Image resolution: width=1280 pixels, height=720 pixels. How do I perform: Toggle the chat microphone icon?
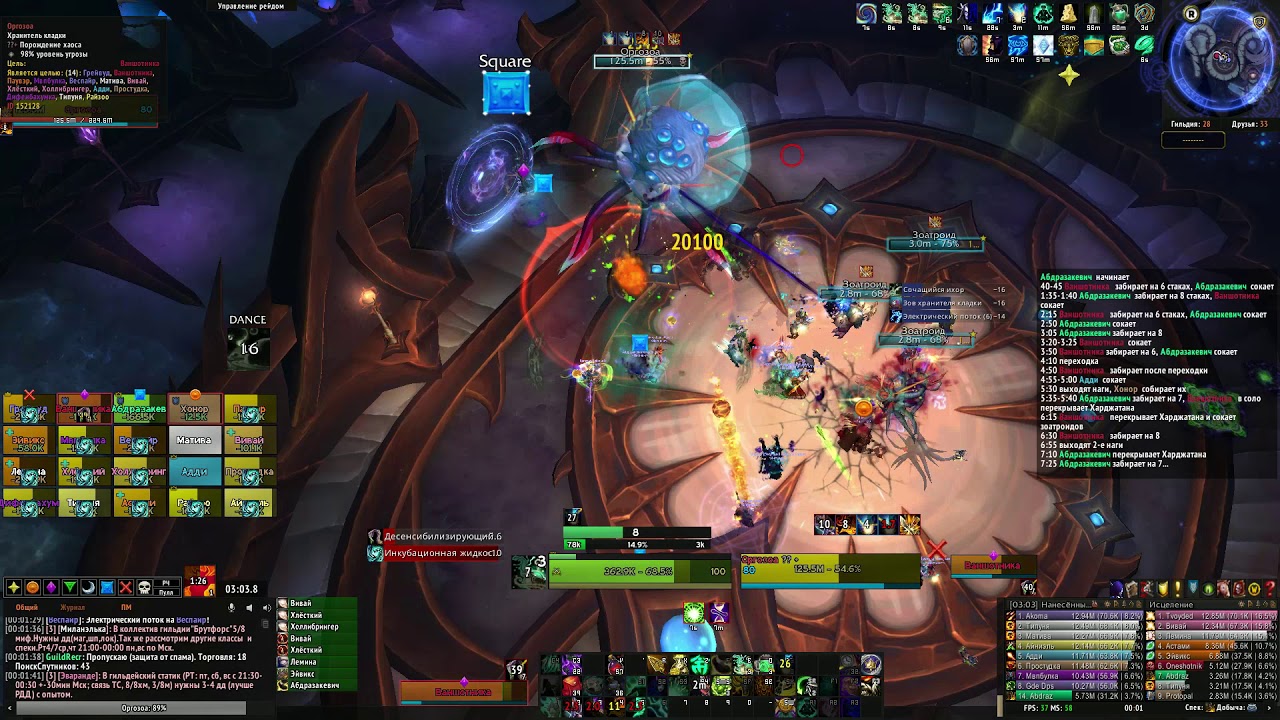click(x=232, y=607)
